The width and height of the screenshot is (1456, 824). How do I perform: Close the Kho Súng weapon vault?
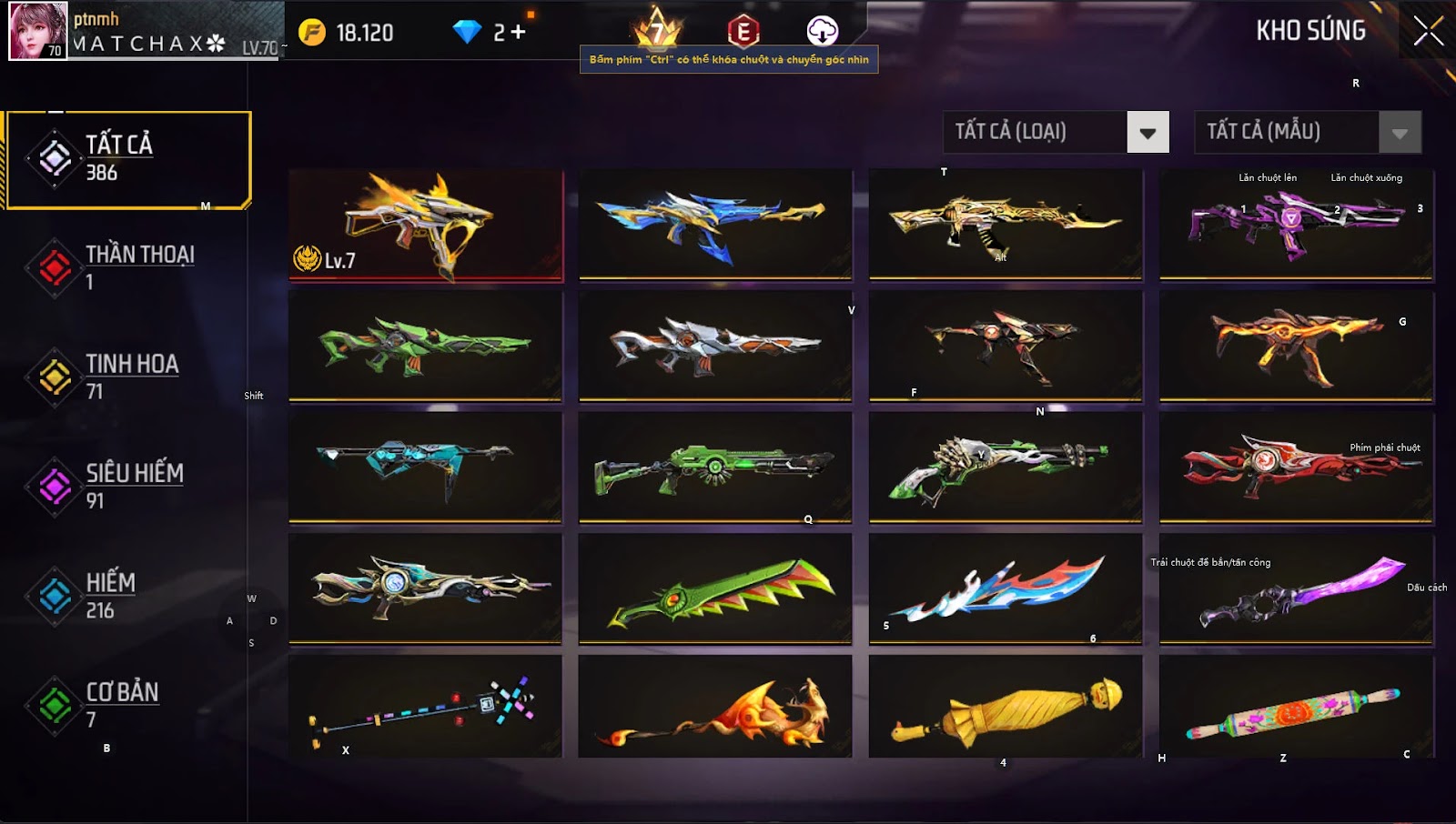tap(1427, 31)
